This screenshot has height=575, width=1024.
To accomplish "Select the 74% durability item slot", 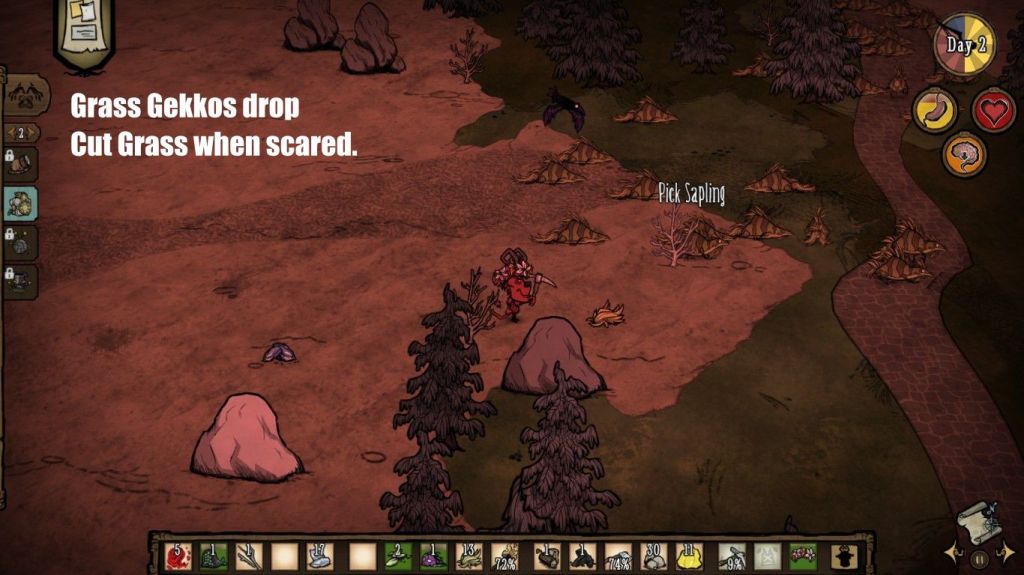I will tap(619, 555).
